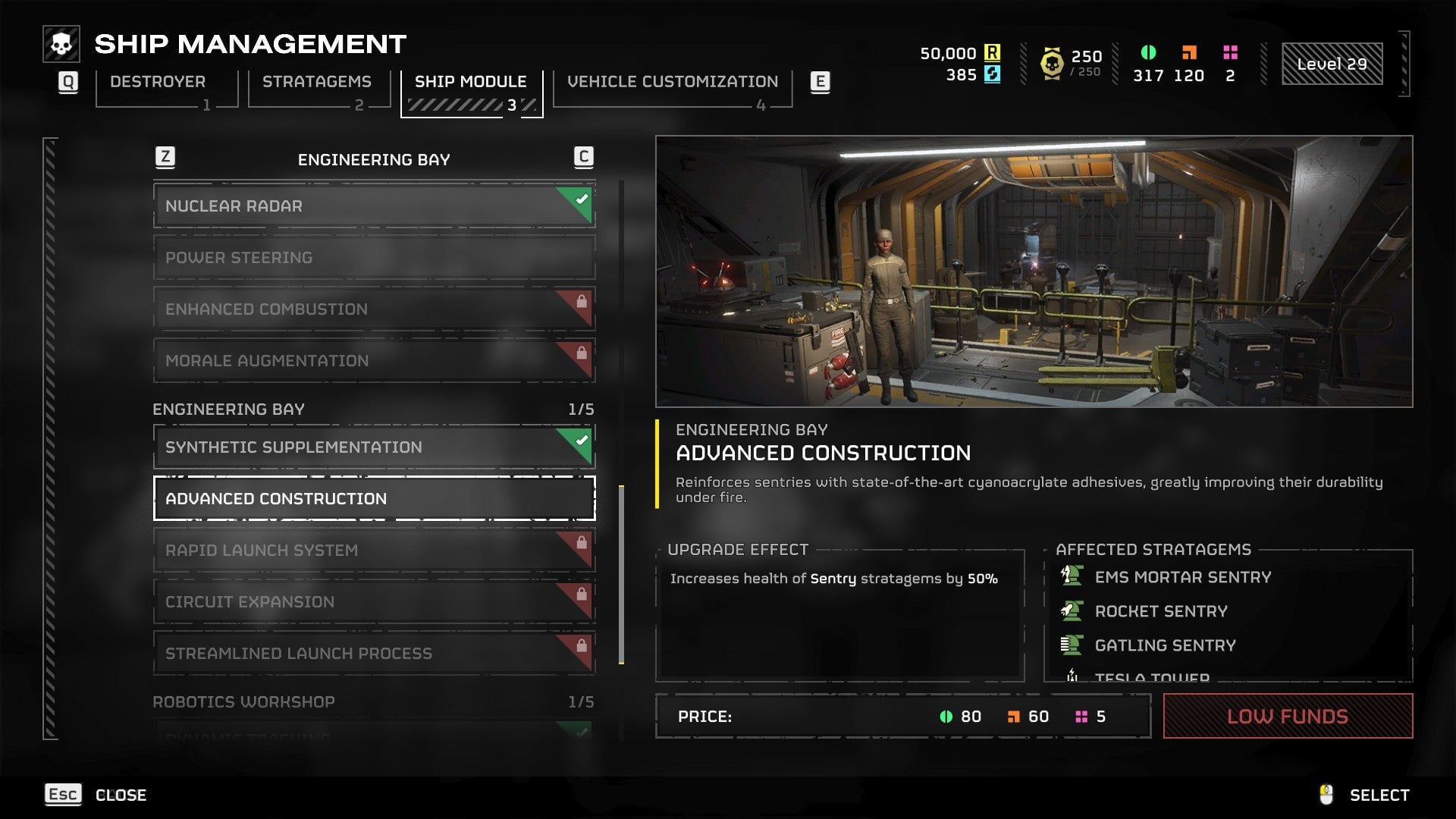Select Synthetic Supplementation upgrade
This screenshot has width=1456, height=819.
coord(374,447)
